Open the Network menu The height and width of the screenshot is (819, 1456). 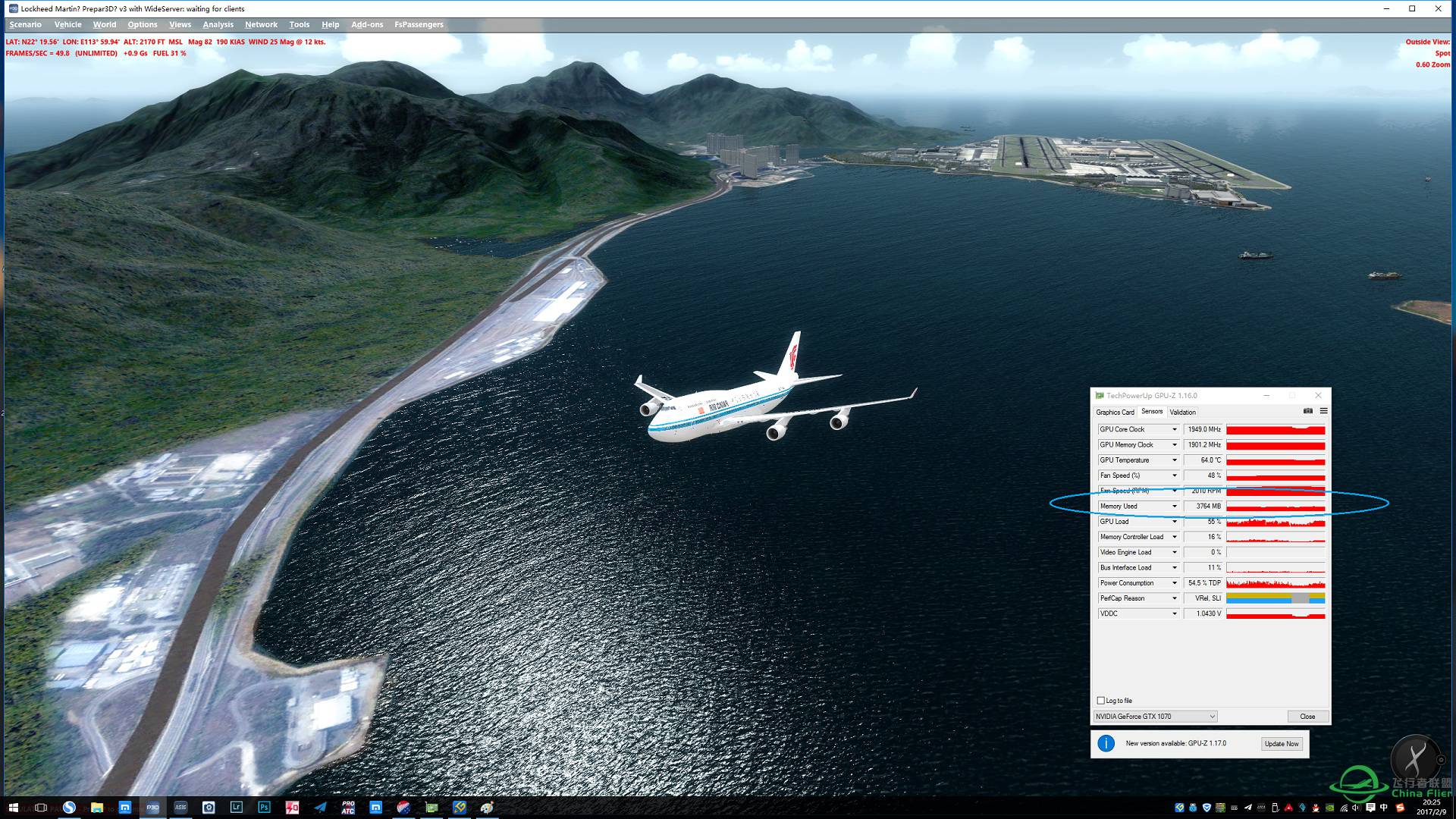(x=261, y=24)
